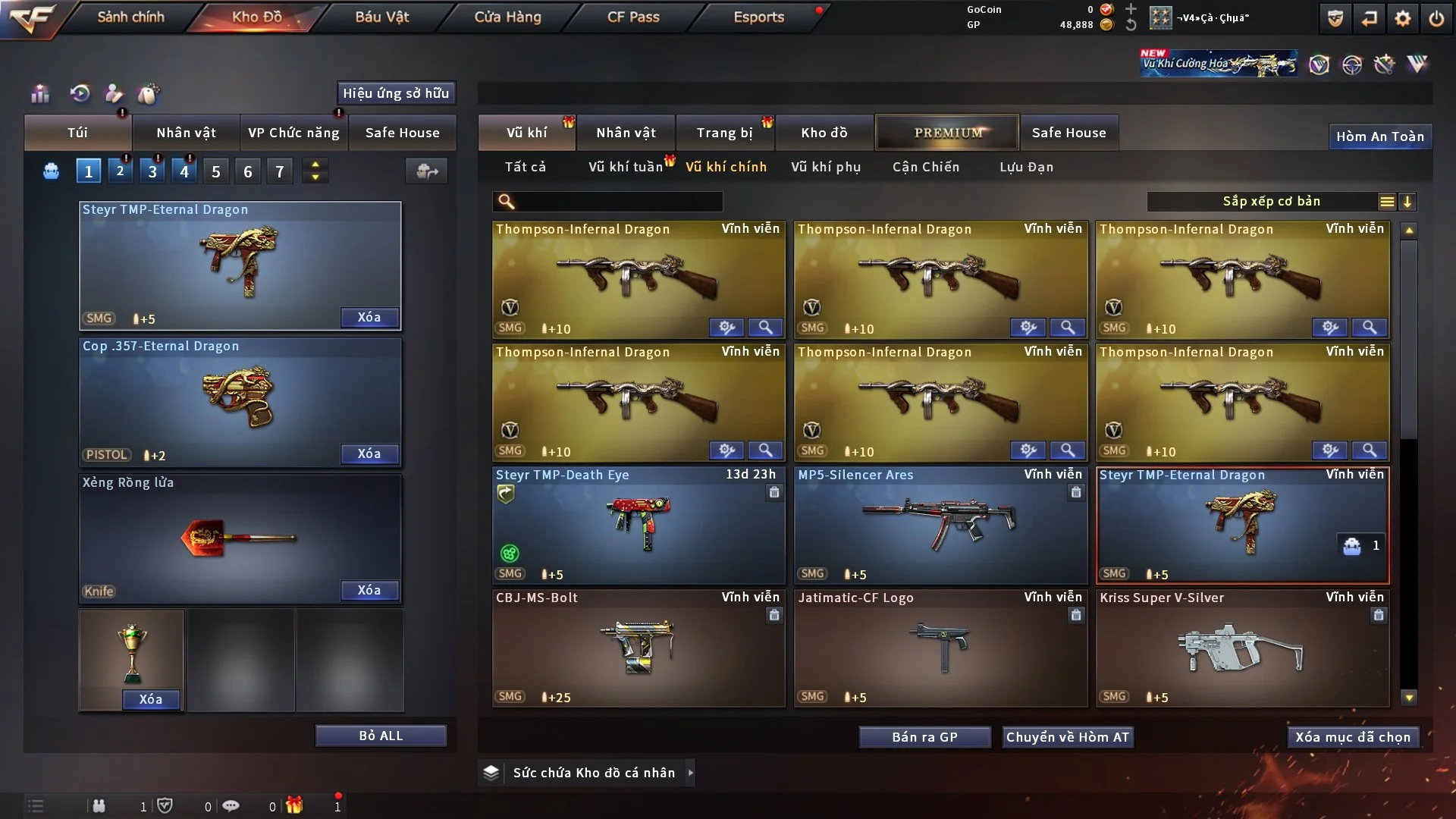1456x819 pixels.
Task: Click the Bán ra GP button
Action: (x=924, y=737)
